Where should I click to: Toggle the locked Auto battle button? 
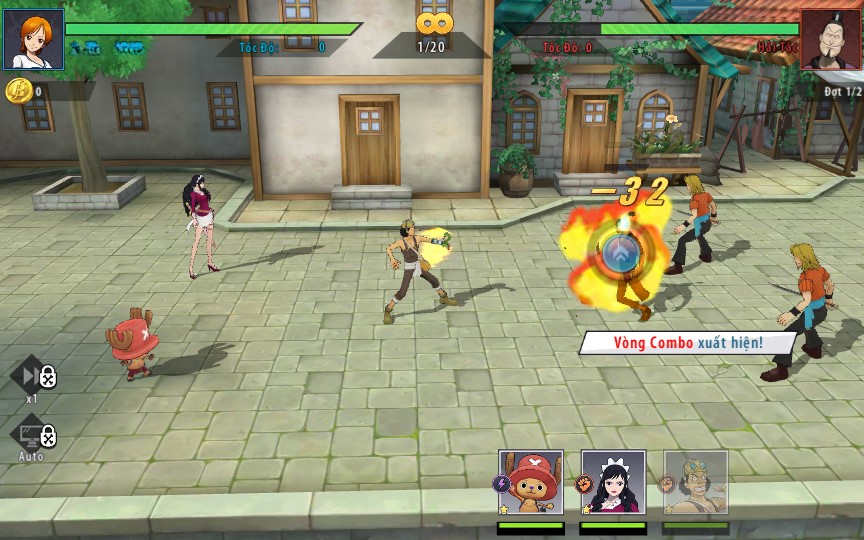pyautogui.click(x=32, y=434)
